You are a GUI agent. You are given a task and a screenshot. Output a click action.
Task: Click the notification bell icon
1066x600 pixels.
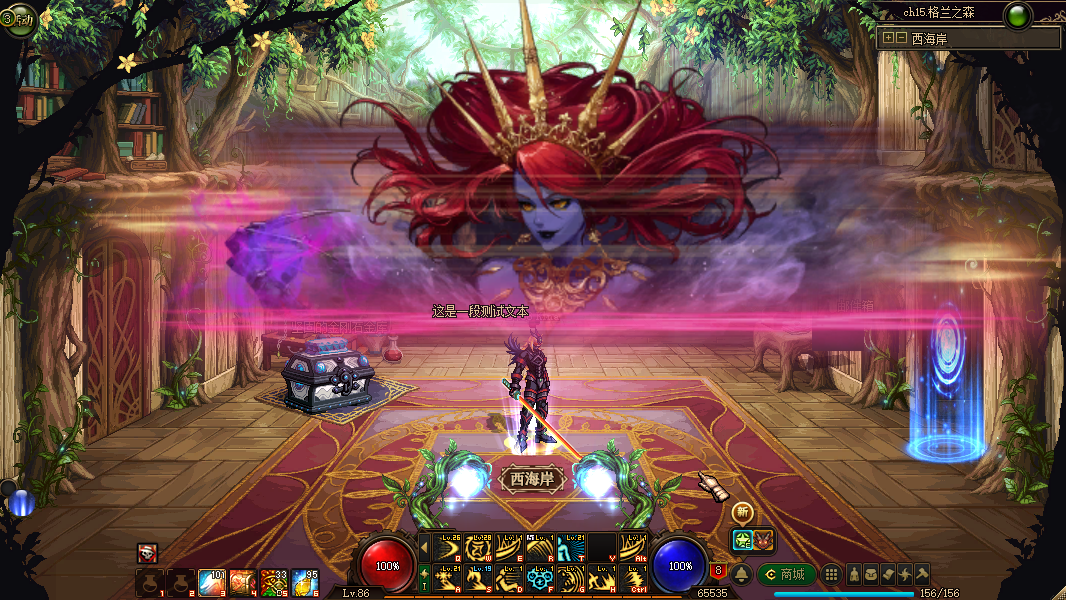(x=741, y=574)
